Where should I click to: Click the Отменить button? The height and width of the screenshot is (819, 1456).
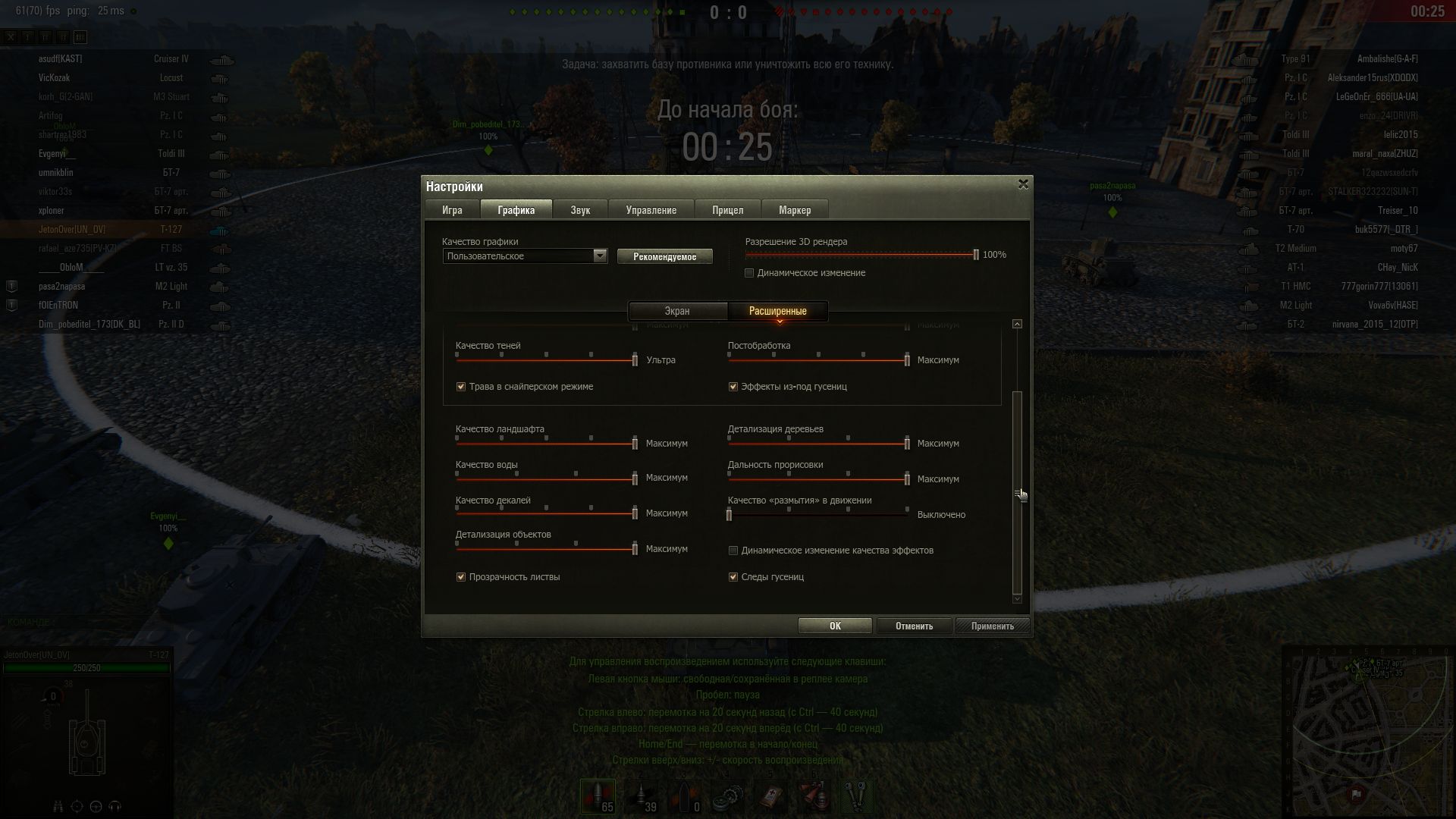tap(914, 626)
